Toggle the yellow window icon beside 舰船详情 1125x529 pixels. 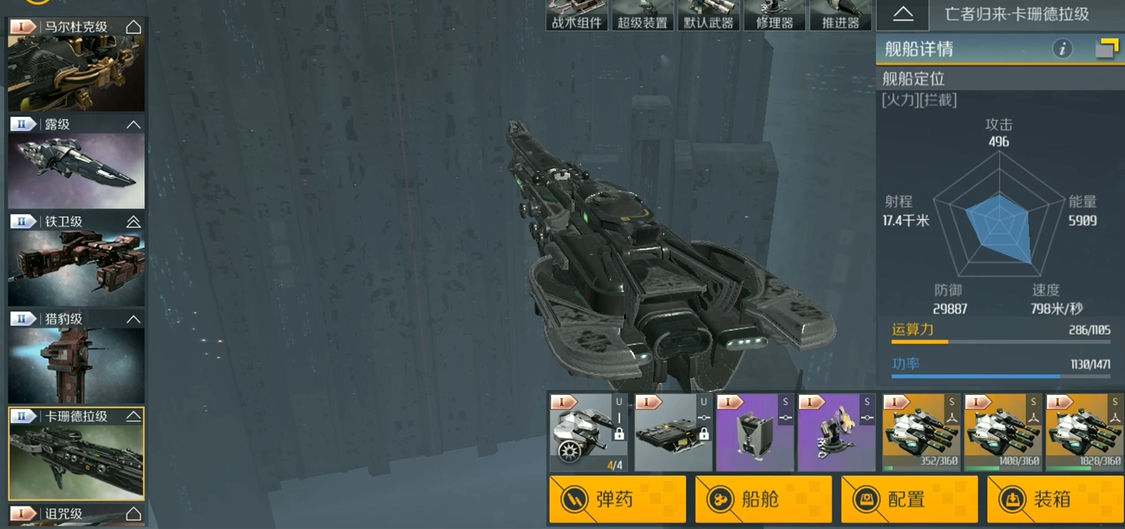click(1106, 48)
